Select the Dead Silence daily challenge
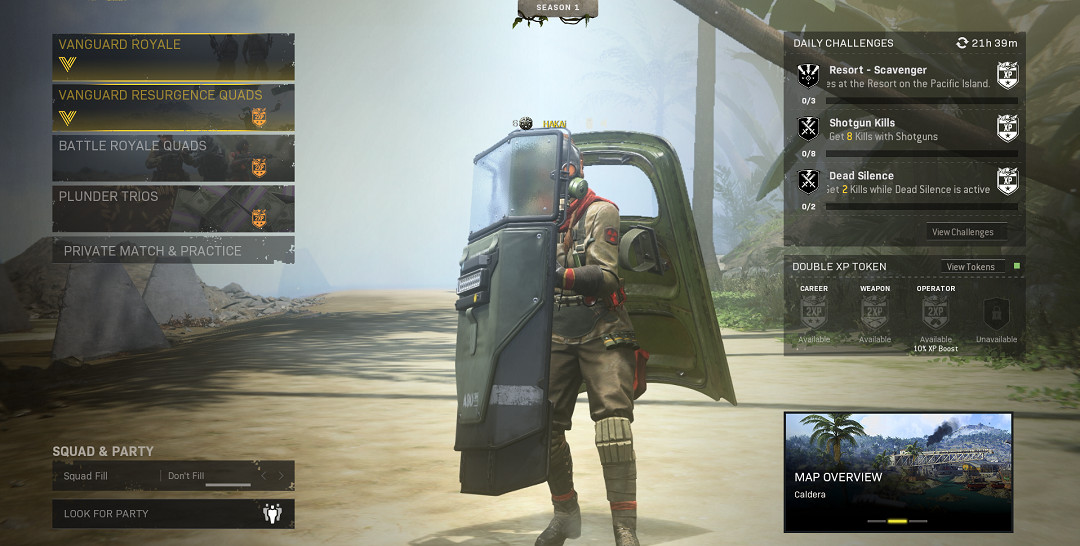1080x546 pixels. 907,183
